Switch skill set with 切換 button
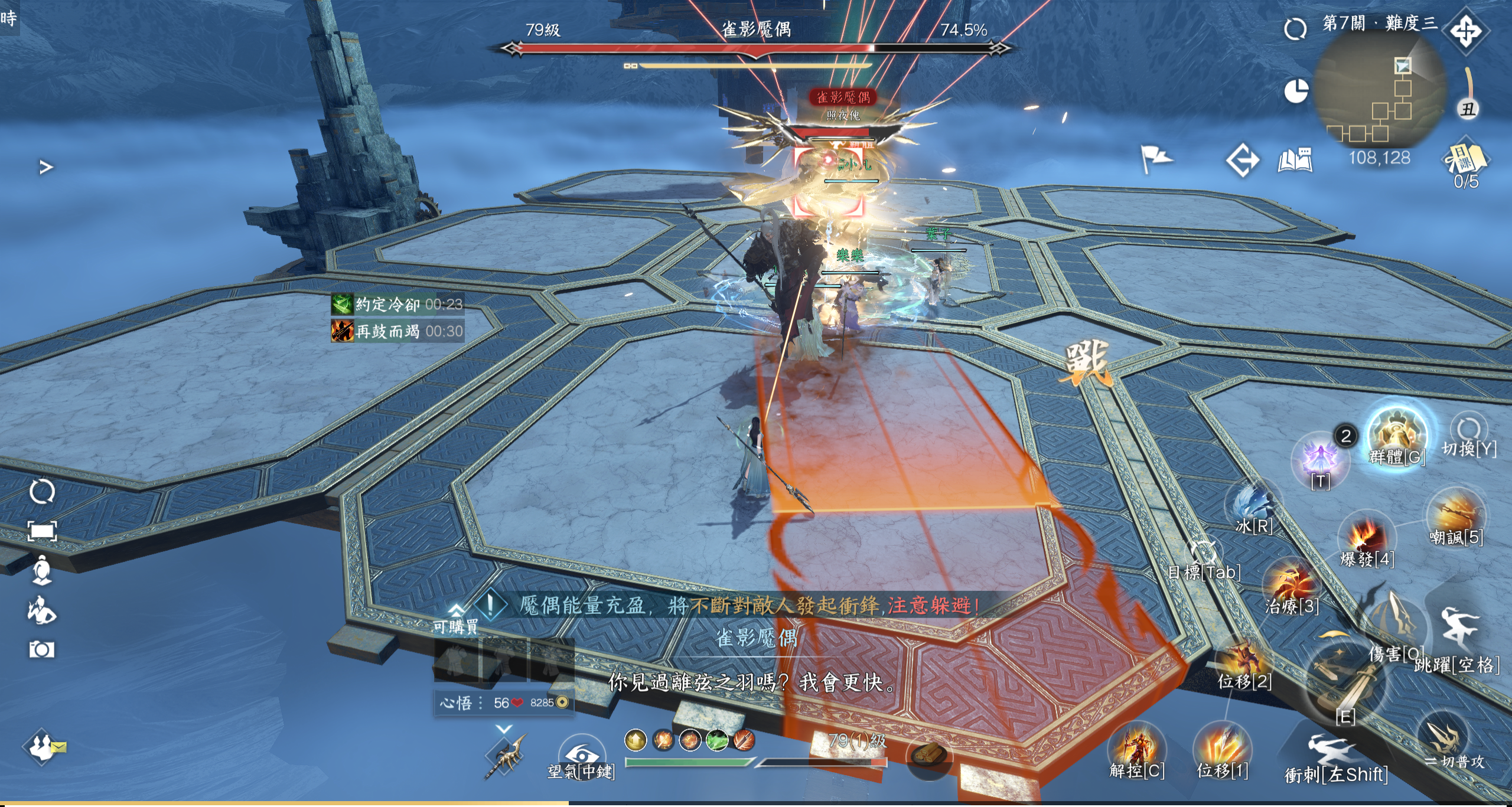 (x=1469, y=431)
